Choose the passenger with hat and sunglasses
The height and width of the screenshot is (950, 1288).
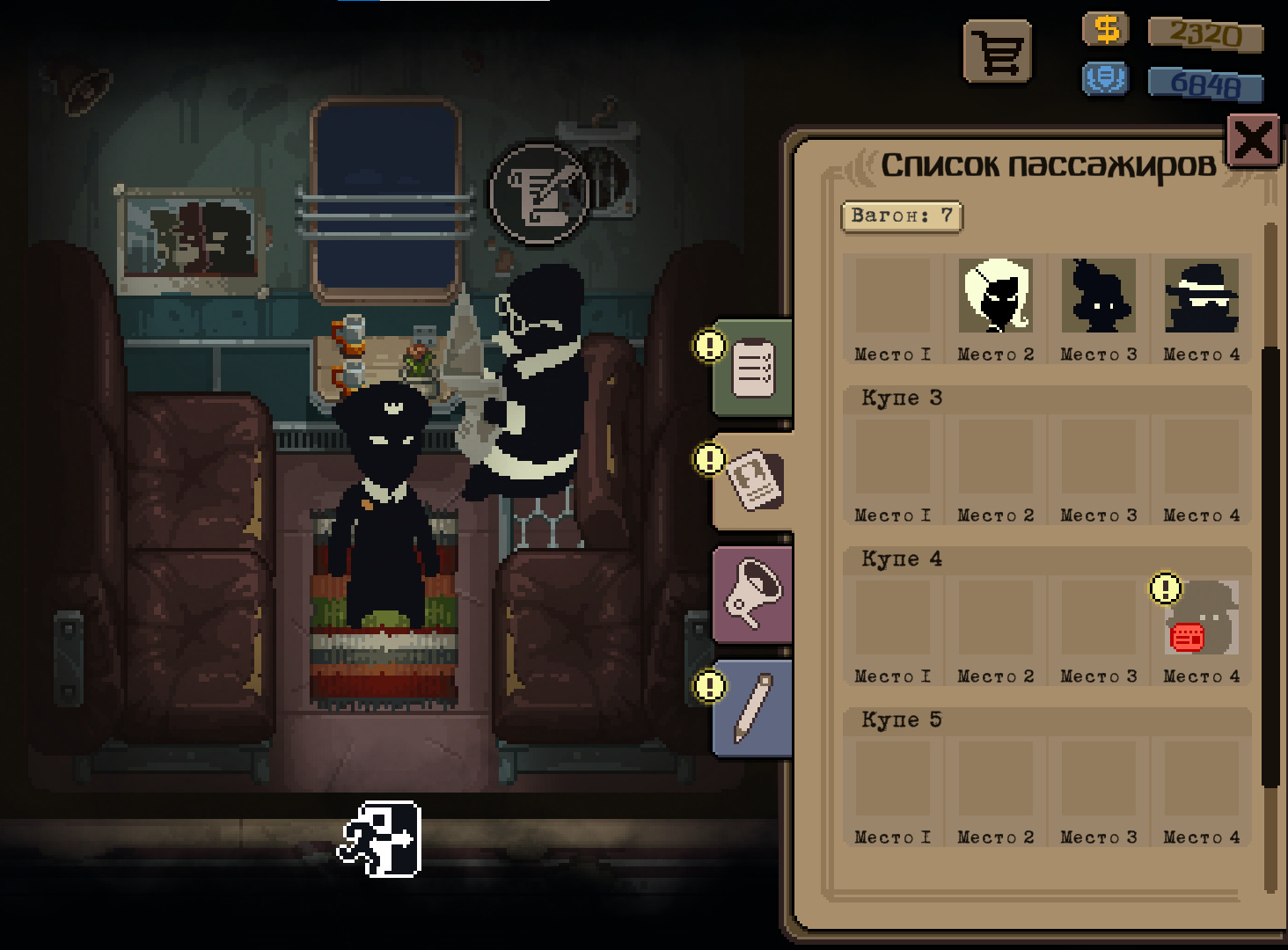(x=1201, y=296)
